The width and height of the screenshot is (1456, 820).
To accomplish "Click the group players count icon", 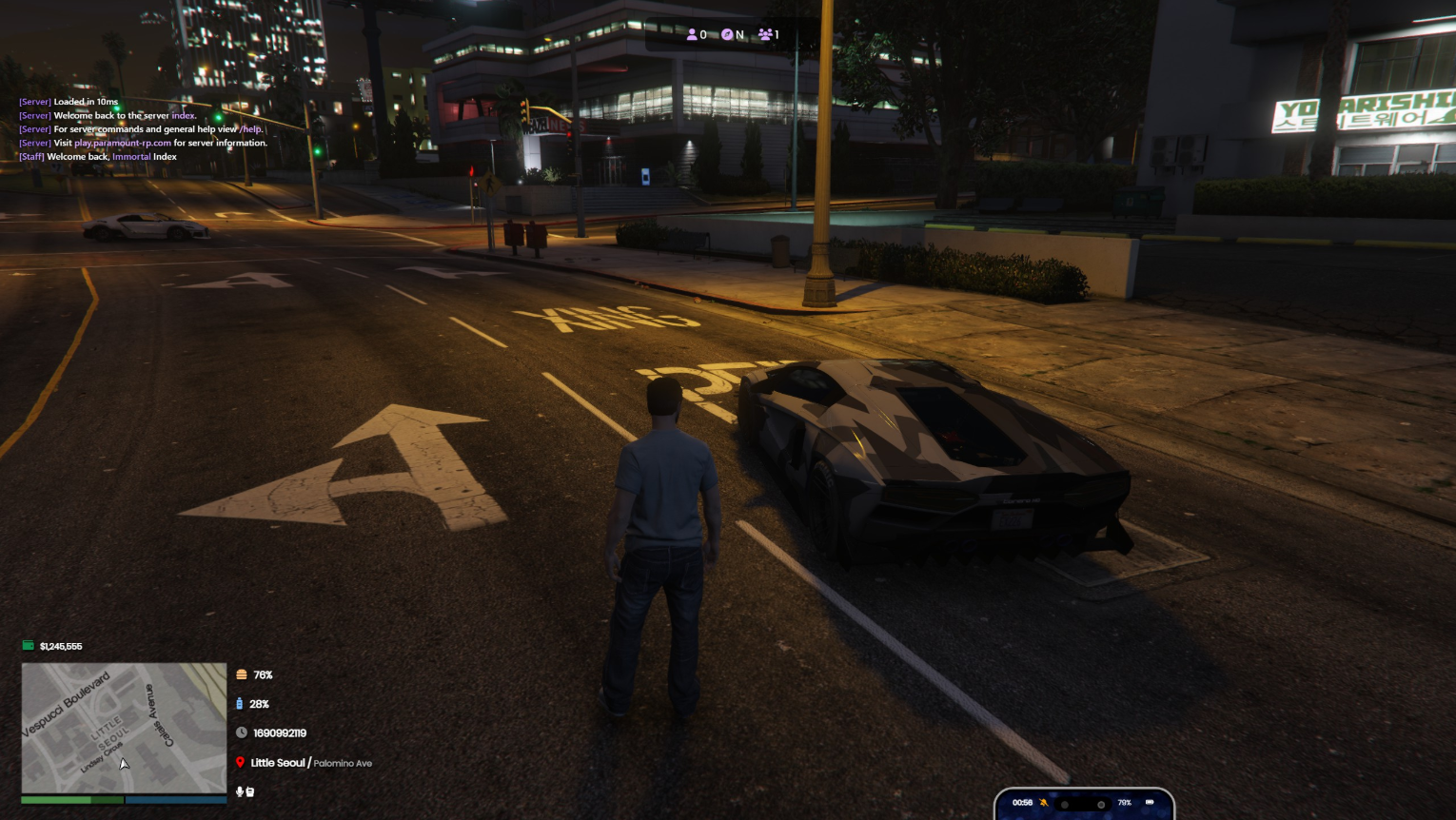I will [765, 34].
